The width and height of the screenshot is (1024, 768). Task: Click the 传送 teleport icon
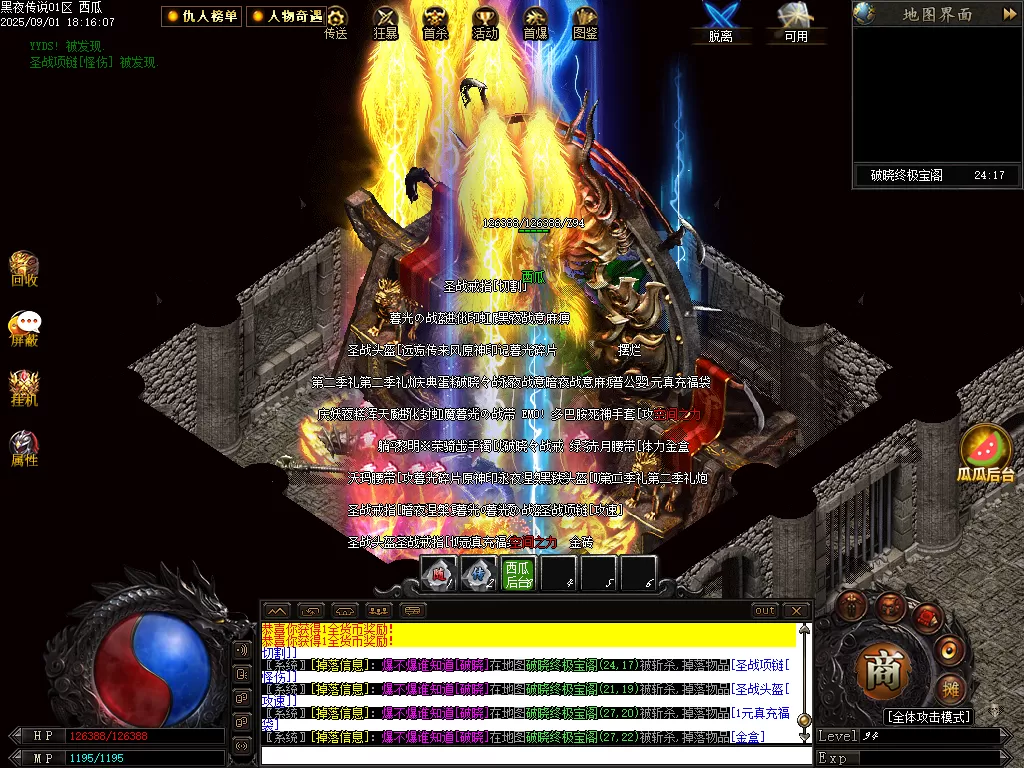pyautogui.click(x=336, y=20)
